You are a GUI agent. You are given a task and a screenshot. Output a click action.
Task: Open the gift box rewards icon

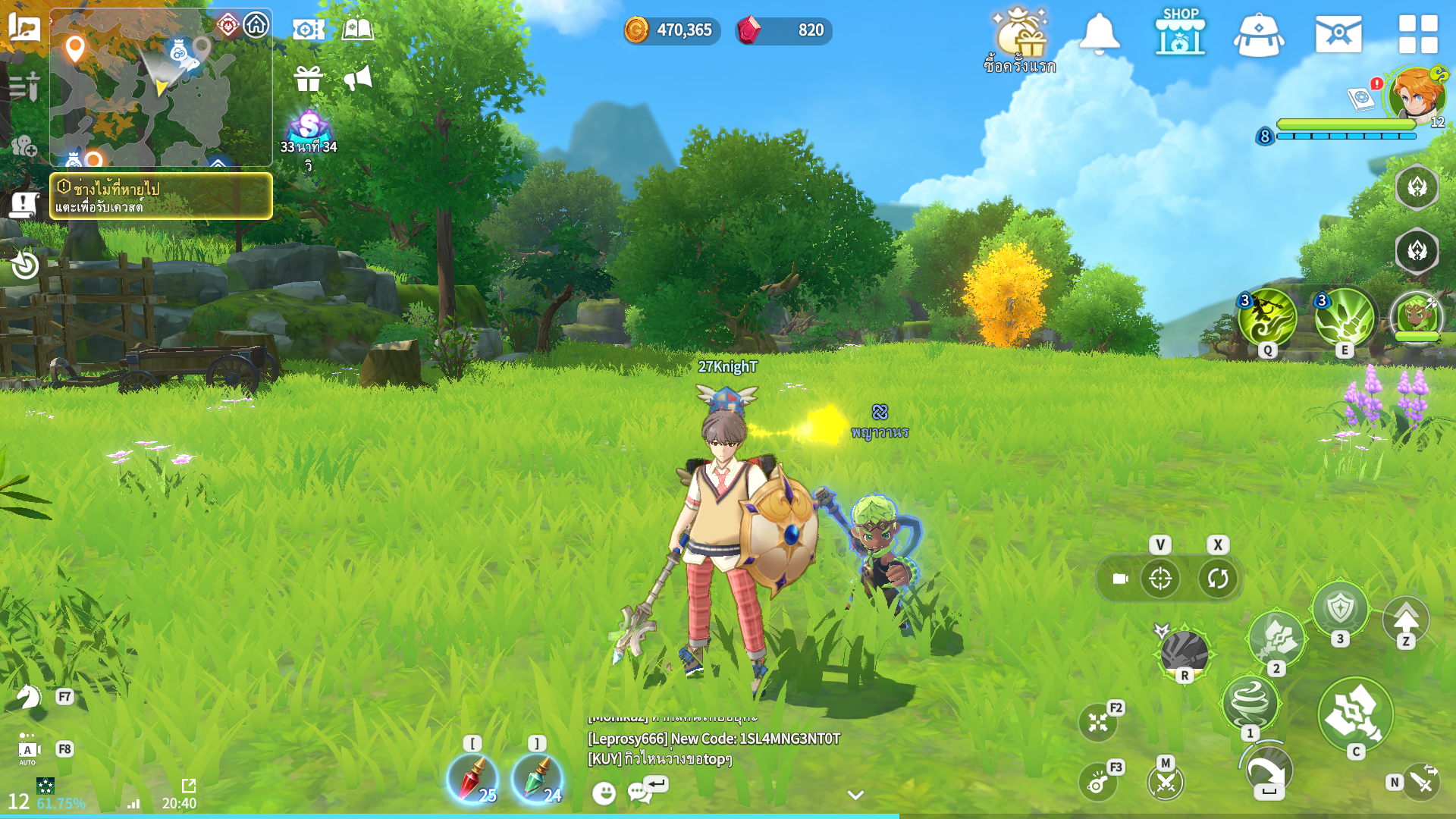[x=309, y=78]
